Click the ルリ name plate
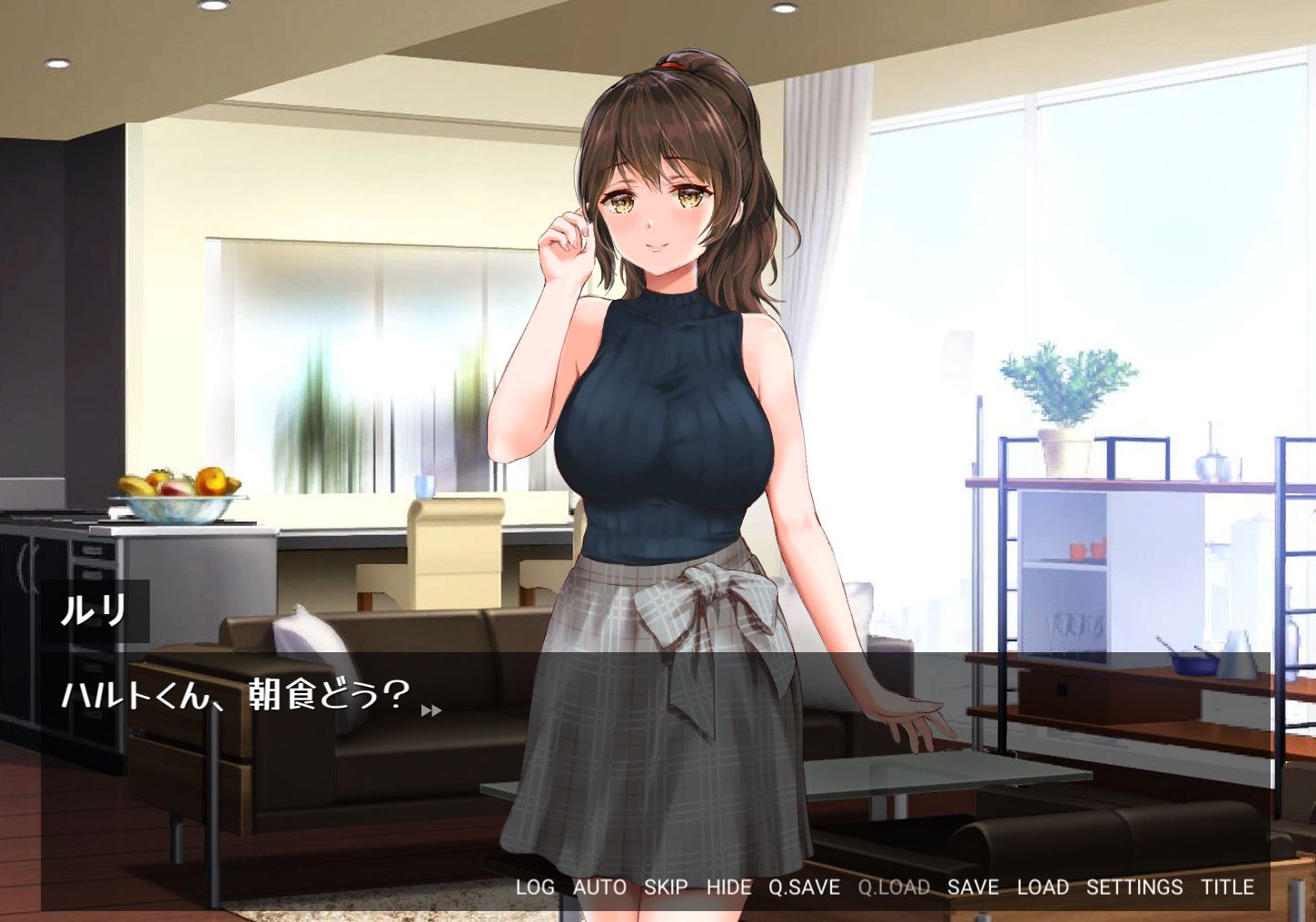This screenshot has height=922, width=1316. point(94,608)
